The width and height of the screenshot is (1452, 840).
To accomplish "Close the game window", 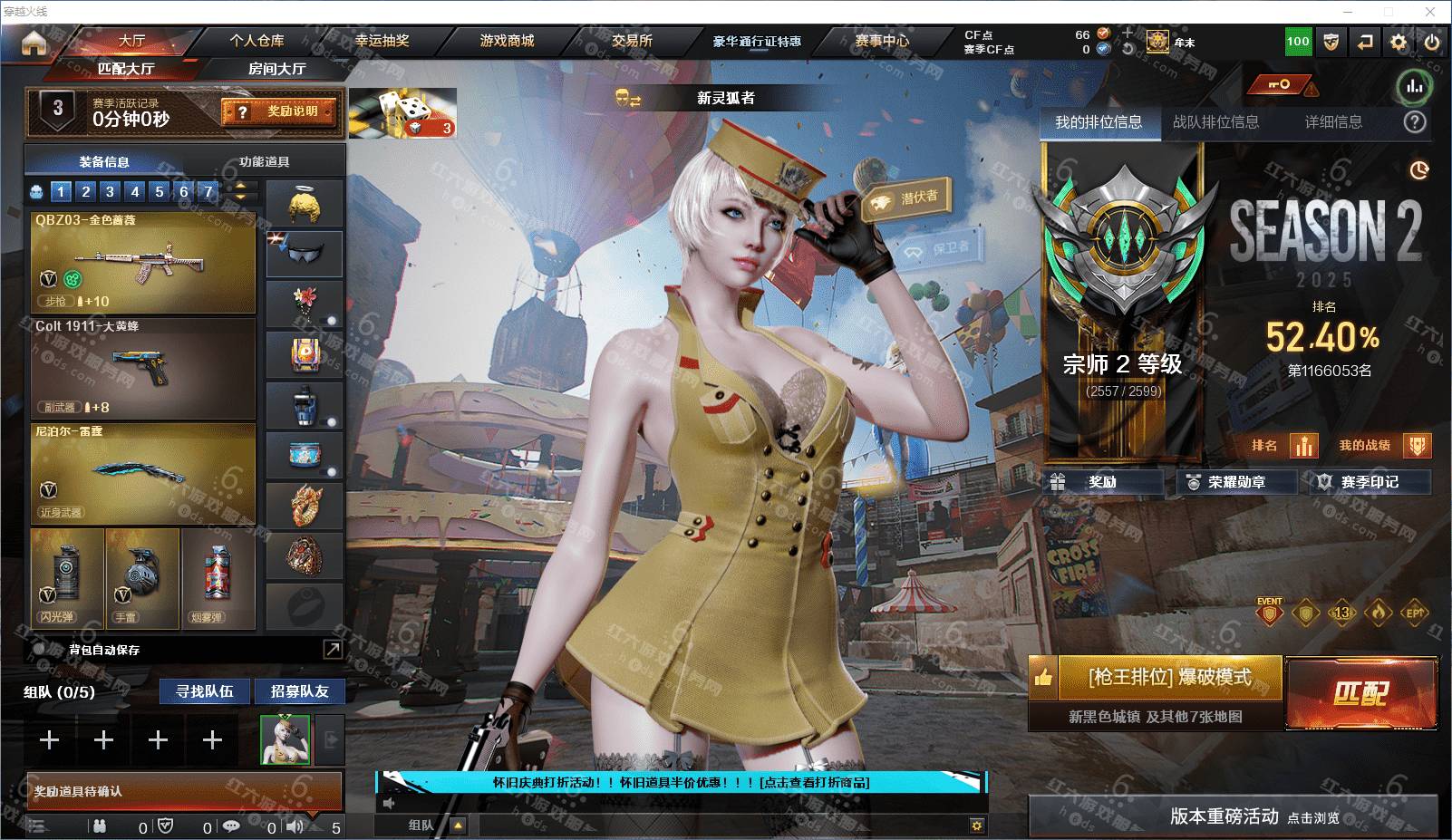I will [x=1430, y=12].
